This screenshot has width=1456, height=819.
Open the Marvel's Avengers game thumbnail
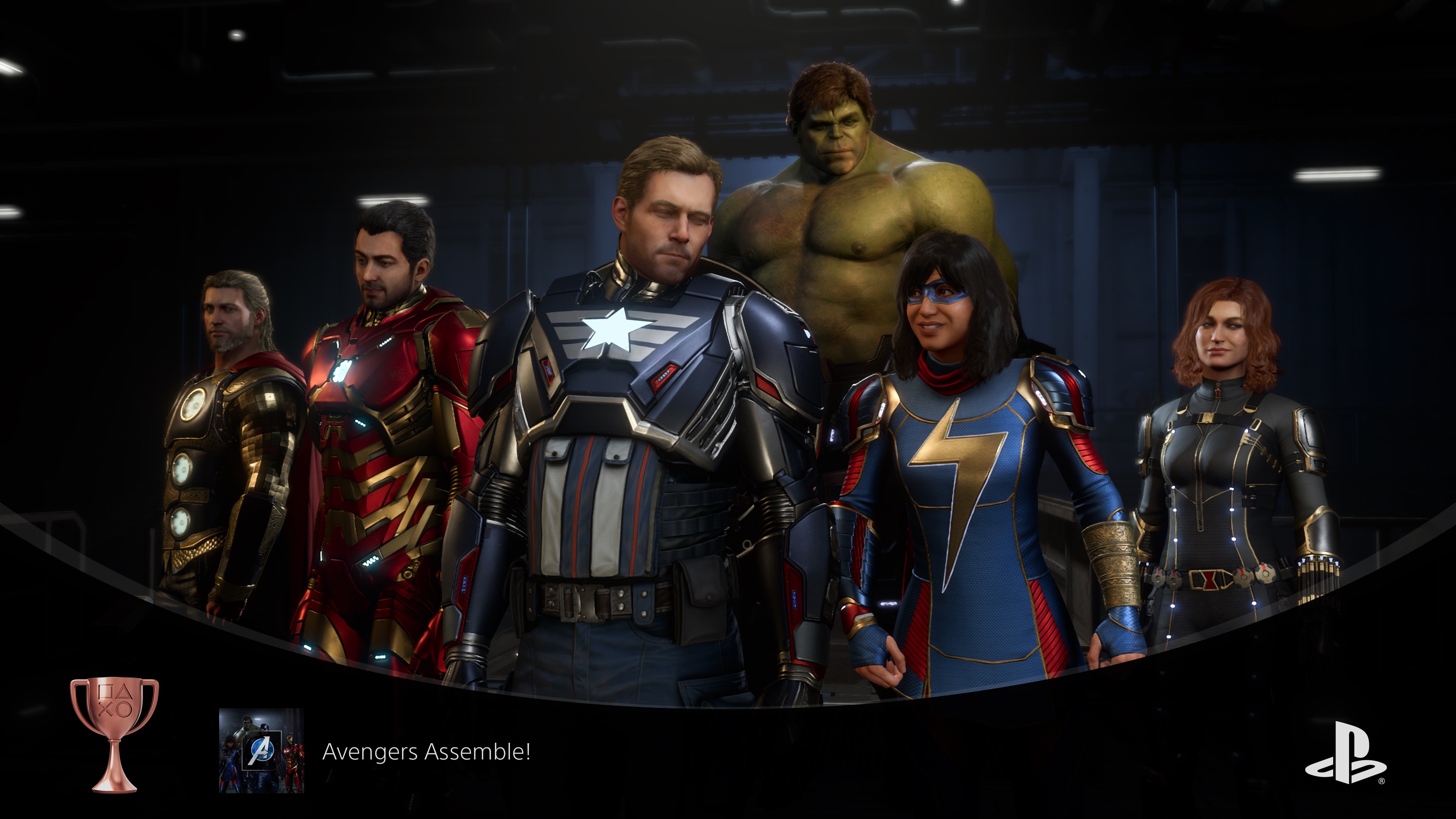tap(261, 751)
